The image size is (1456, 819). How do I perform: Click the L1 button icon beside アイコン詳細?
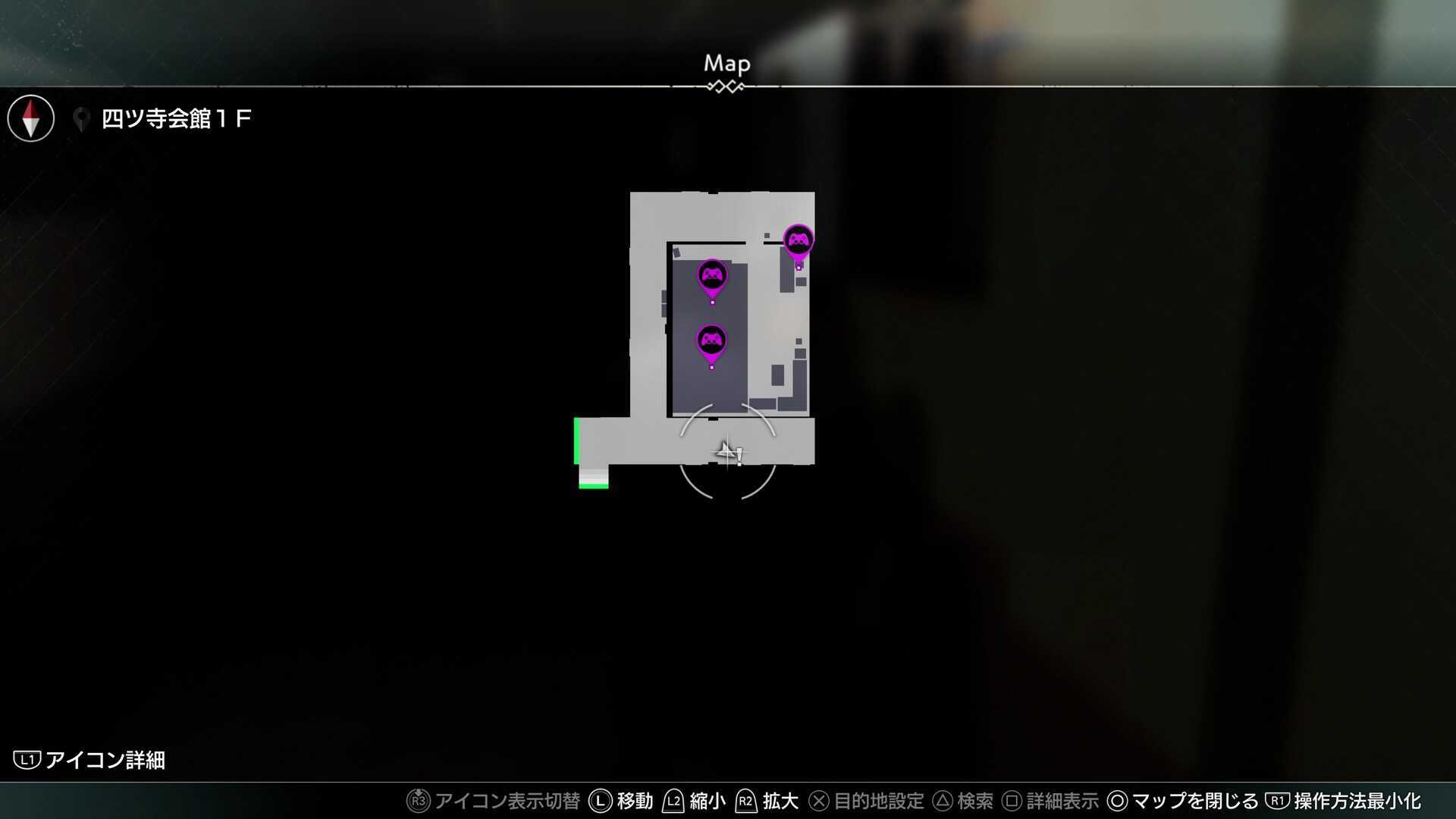28,761
